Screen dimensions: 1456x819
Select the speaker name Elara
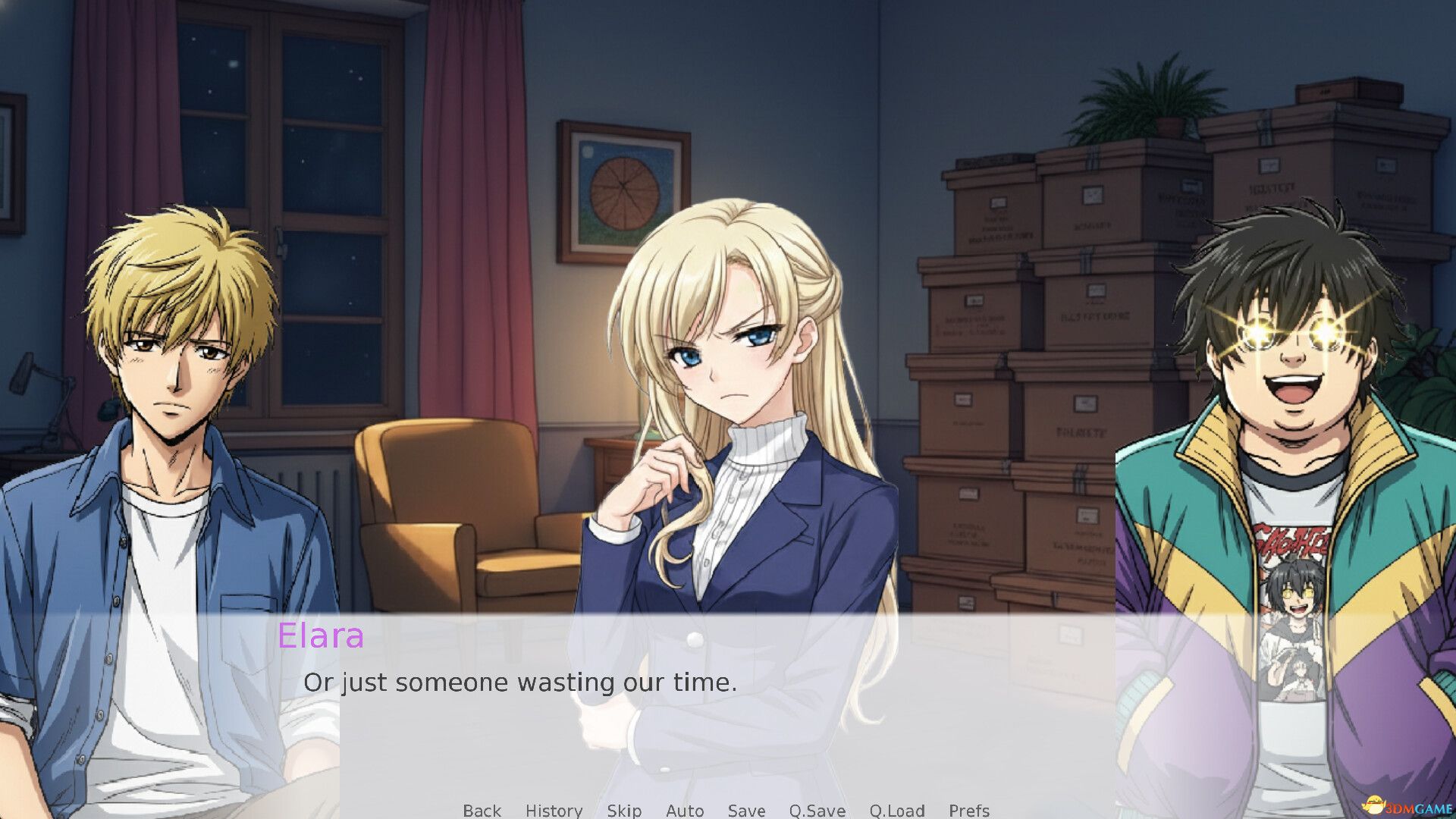coord(322,635)
